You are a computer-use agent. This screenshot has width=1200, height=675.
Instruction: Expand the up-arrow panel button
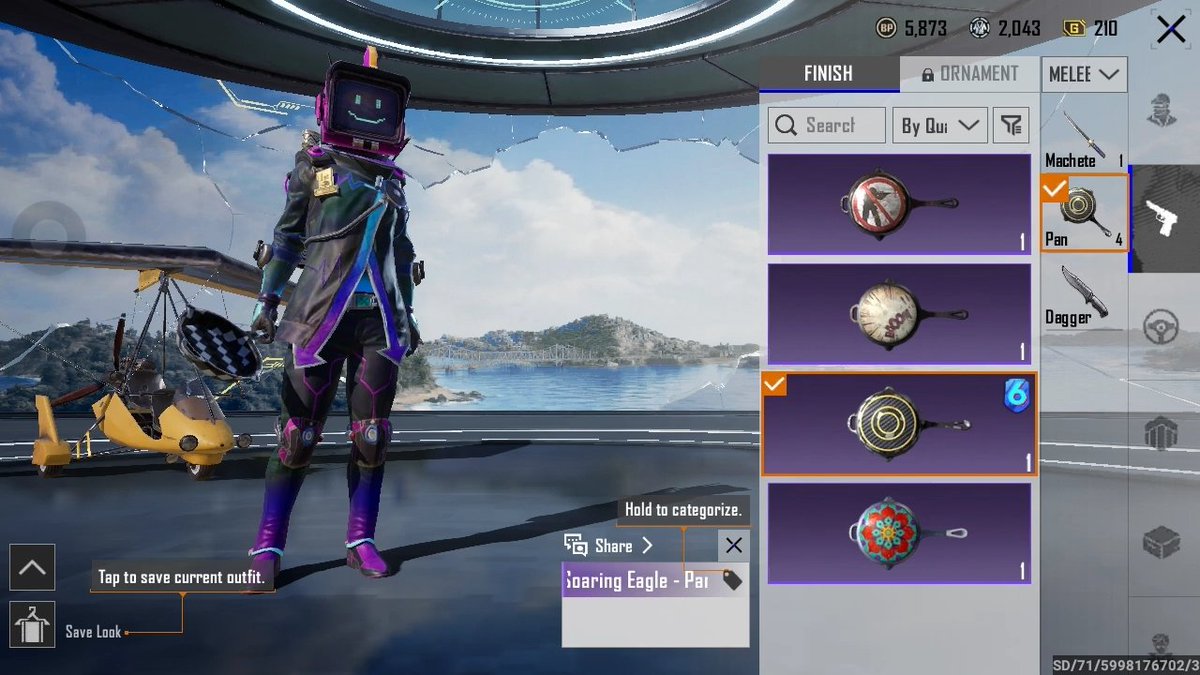point(32,568)
